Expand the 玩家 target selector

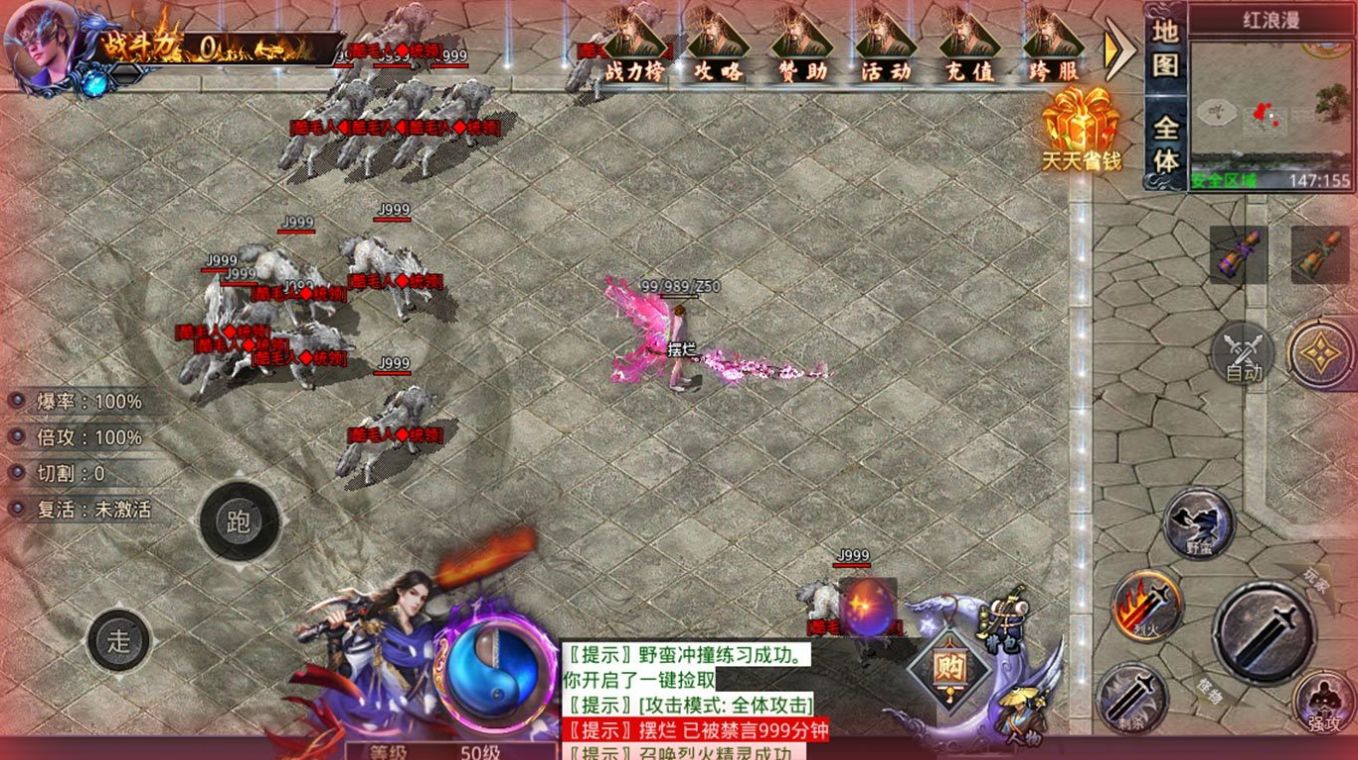pyautogui.click(x=1314, y=583)
